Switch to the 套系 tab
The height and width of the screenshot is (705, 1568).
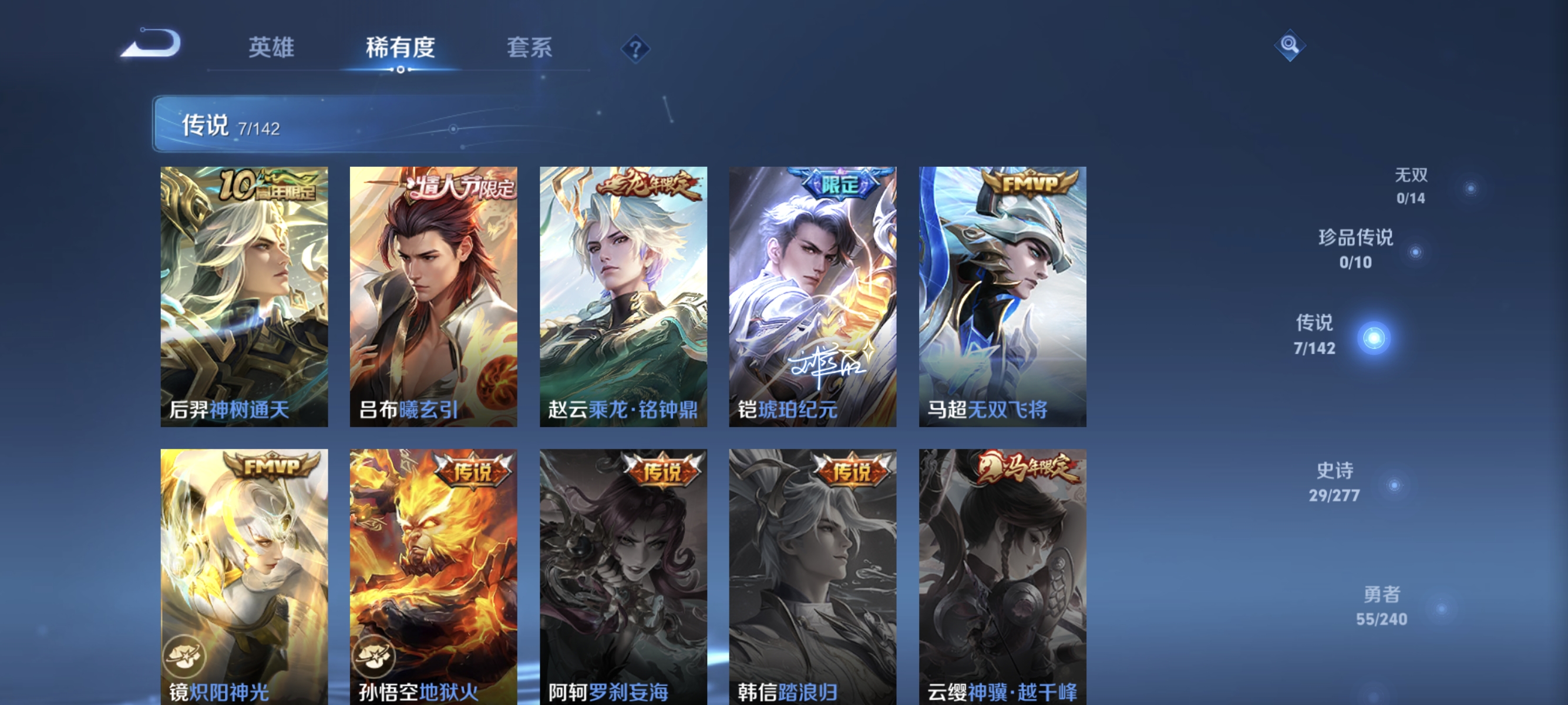click(x=530, y=48)
